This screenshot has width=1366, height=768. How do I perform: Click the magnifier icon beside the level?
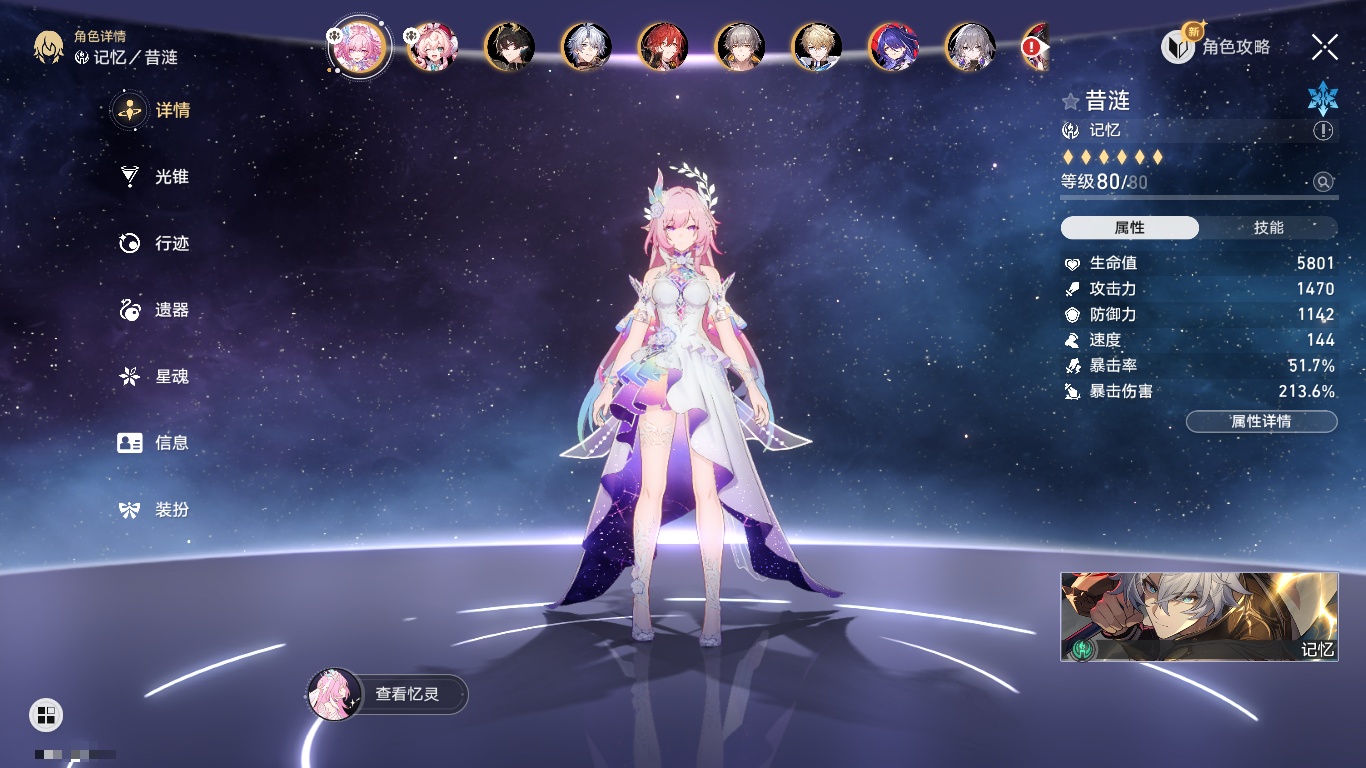click(1323, 182)
